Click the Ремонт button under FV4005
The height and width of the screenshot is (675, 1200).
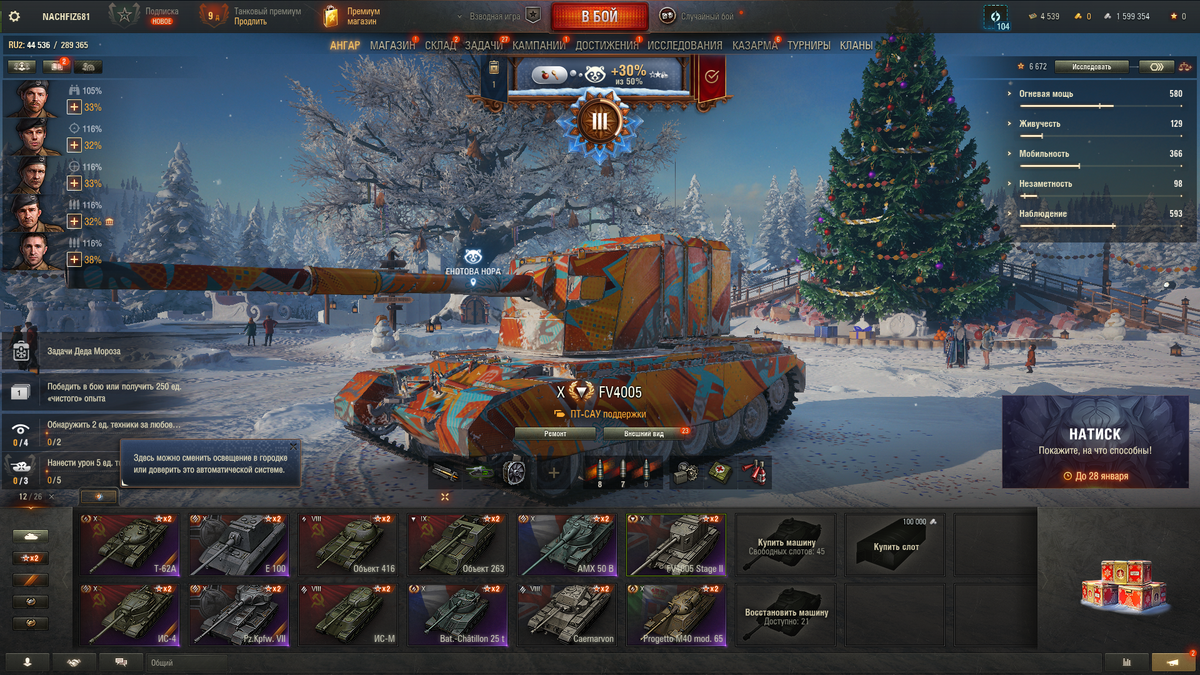point(555,434)
